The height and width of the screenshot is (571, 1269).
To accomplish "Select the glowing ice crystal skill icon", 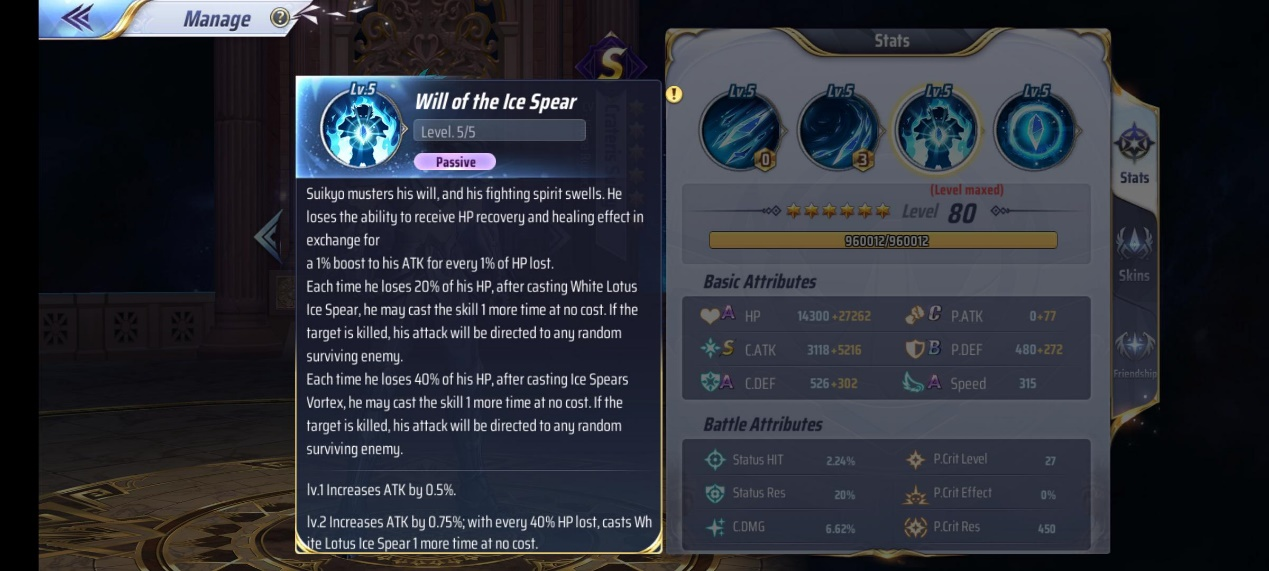I will coord(1034,128).
